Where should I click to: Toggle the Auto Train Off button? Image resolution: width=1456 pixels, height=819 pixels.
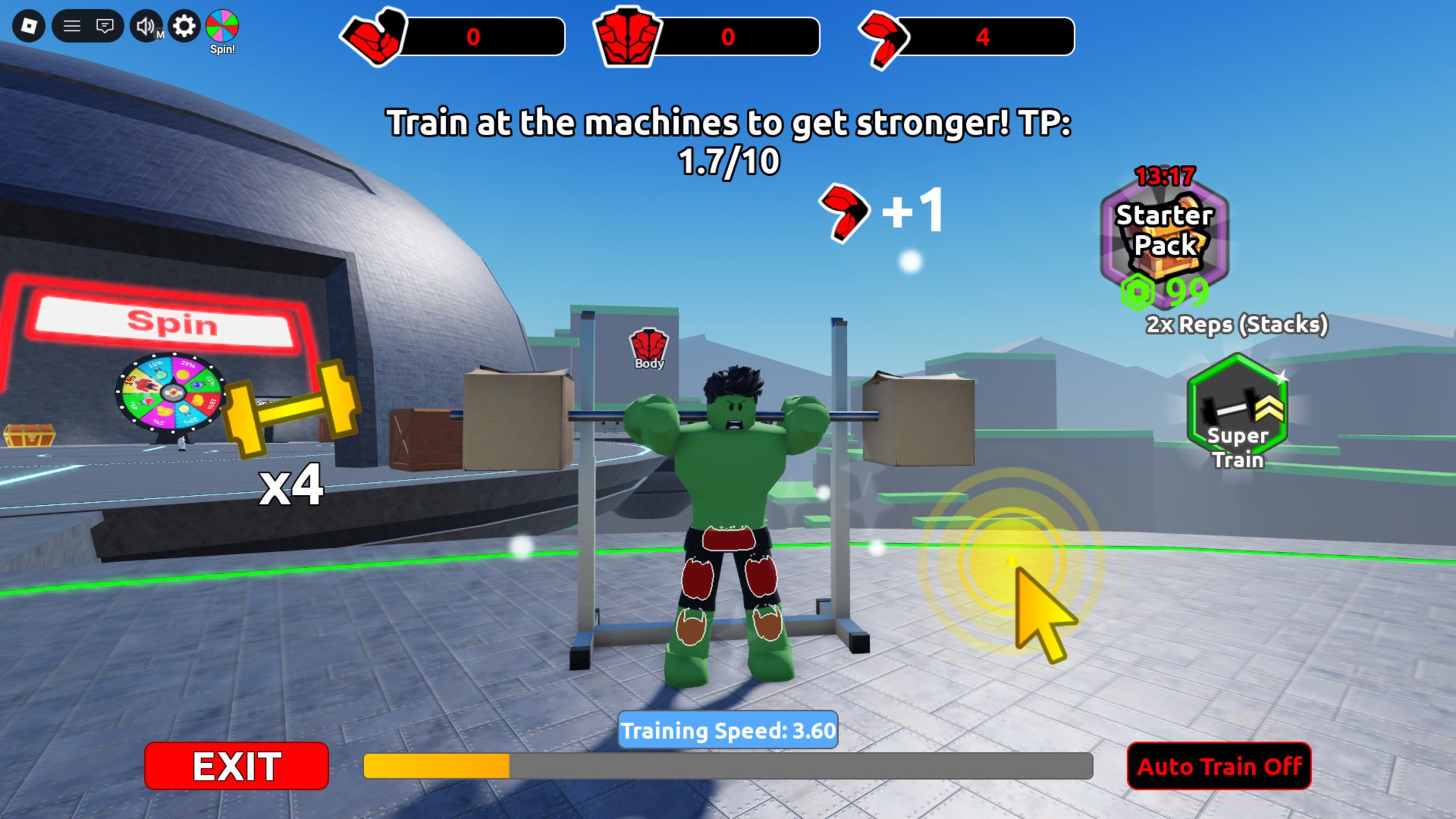(1219, 766)
